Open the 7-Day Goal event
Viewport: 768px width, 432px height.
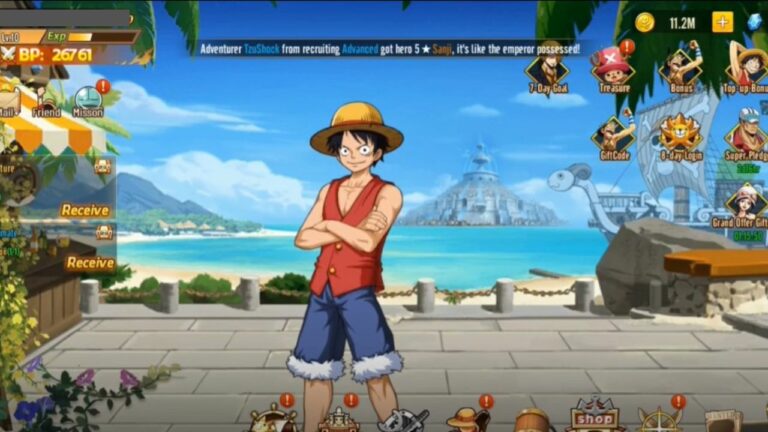[x=547, y=70]
